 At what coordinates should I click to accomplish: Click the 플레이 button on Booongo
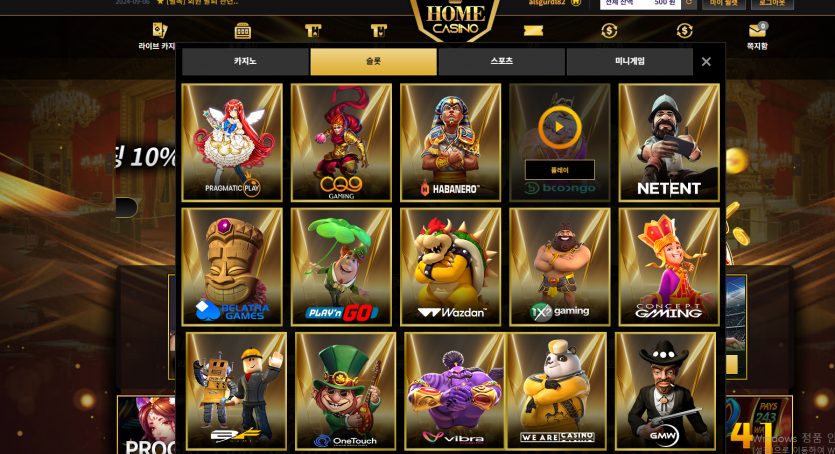tap(559, 170)
